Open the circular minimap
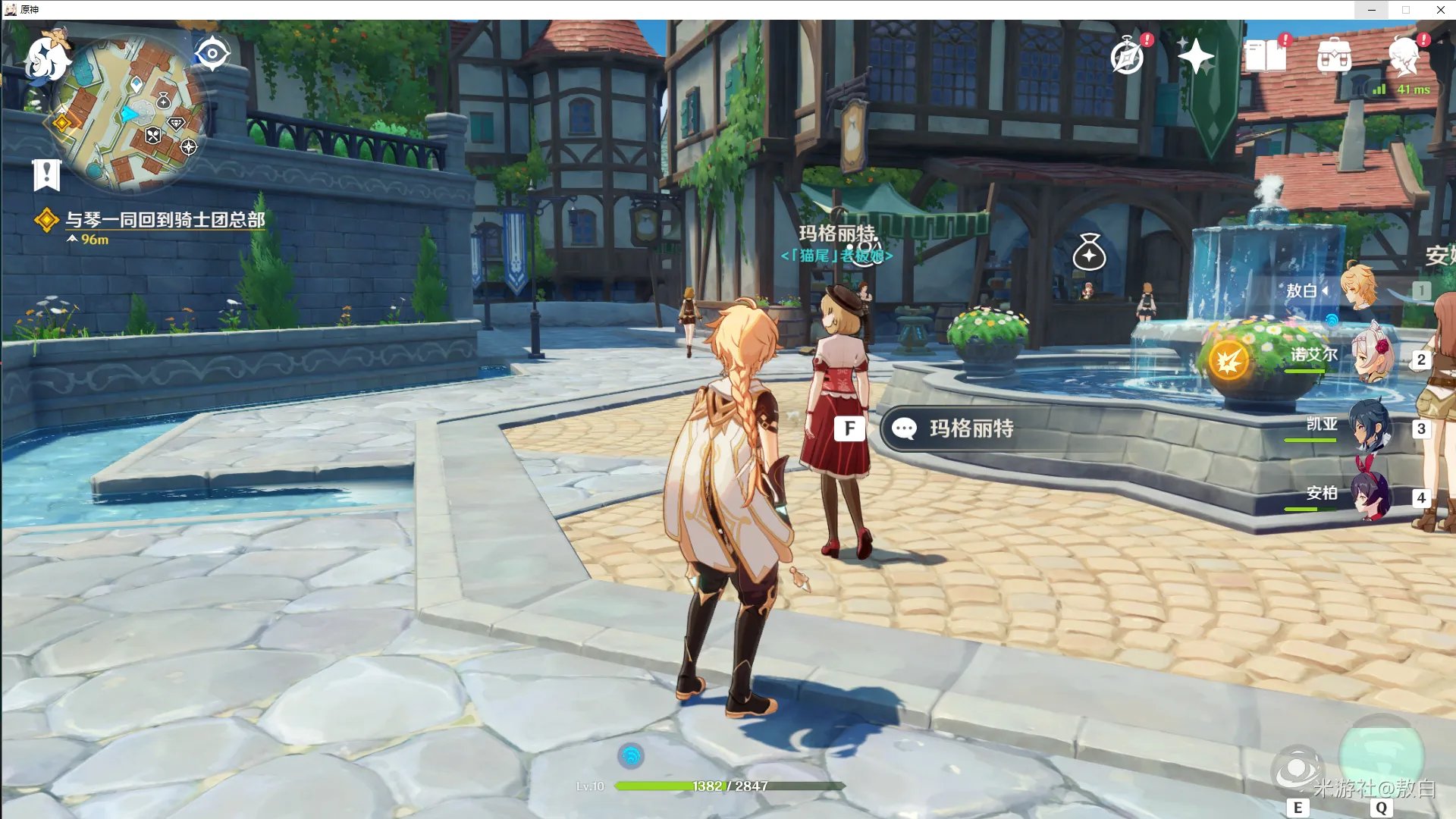Viewport: 1456px width, 819px height. (130, 114)
